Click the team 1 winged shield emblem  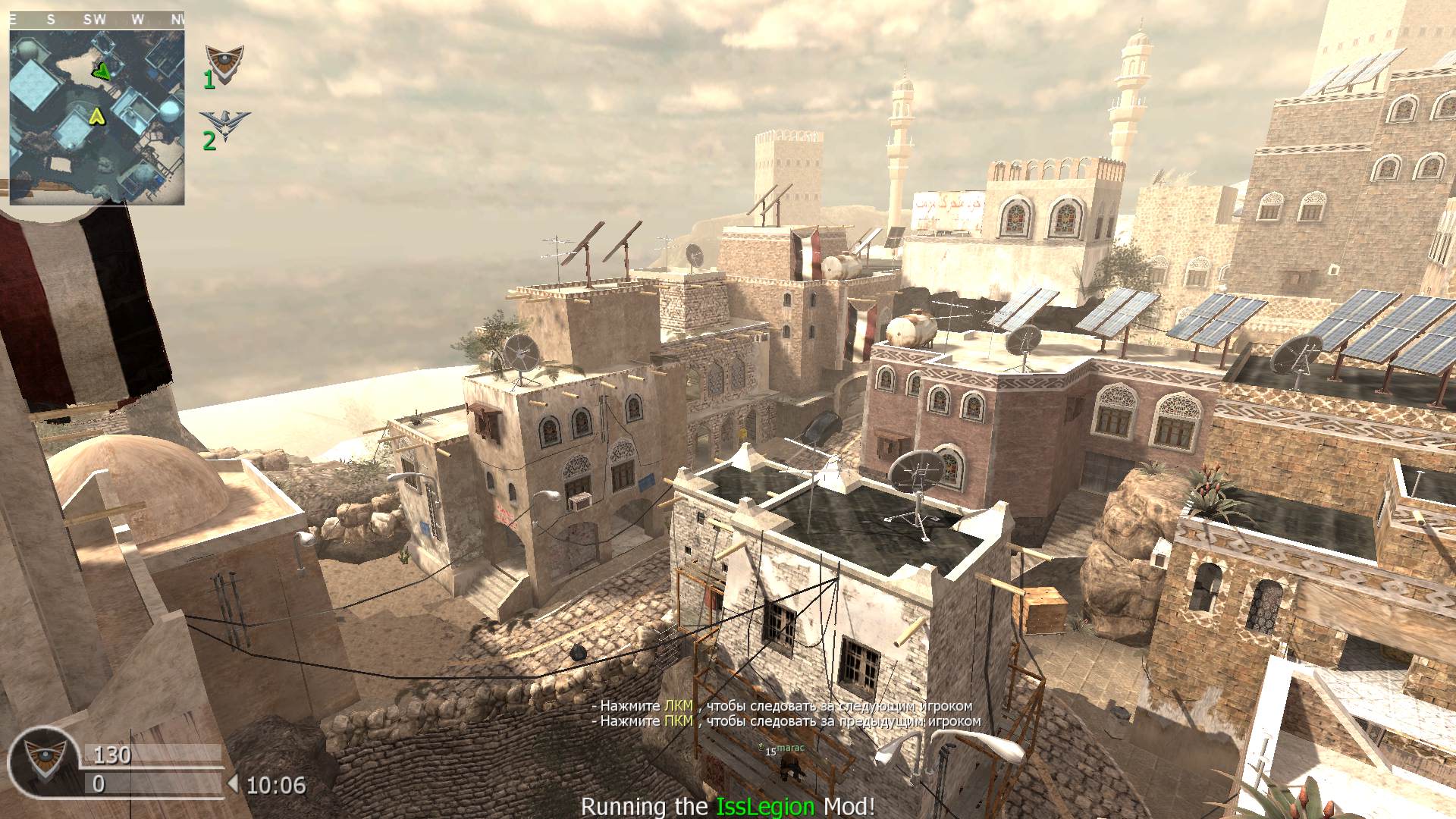(x=225, y=62)
